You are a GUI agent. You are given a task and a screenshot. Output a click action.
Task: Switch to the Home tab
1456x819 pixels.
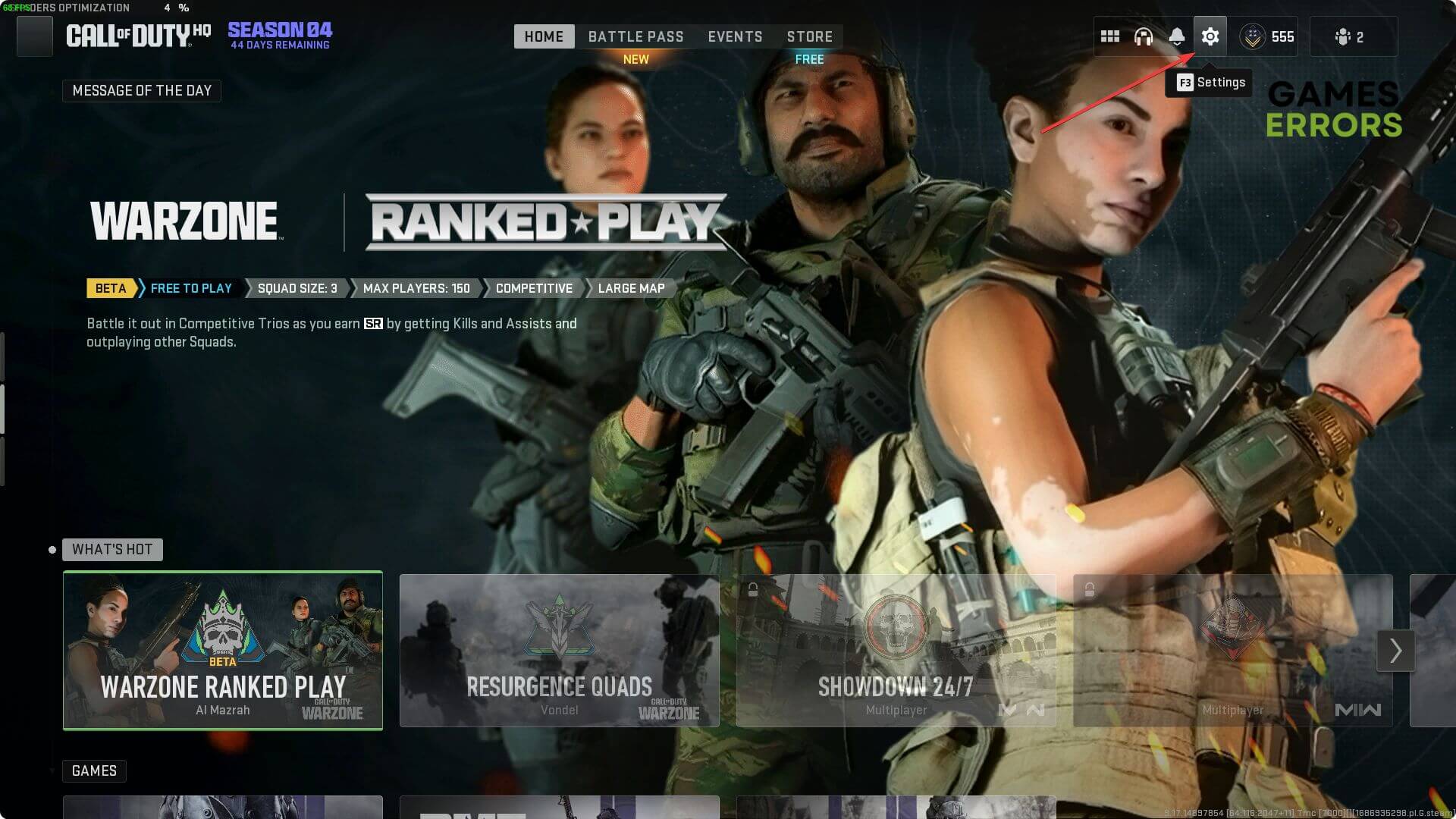point(544,36)
